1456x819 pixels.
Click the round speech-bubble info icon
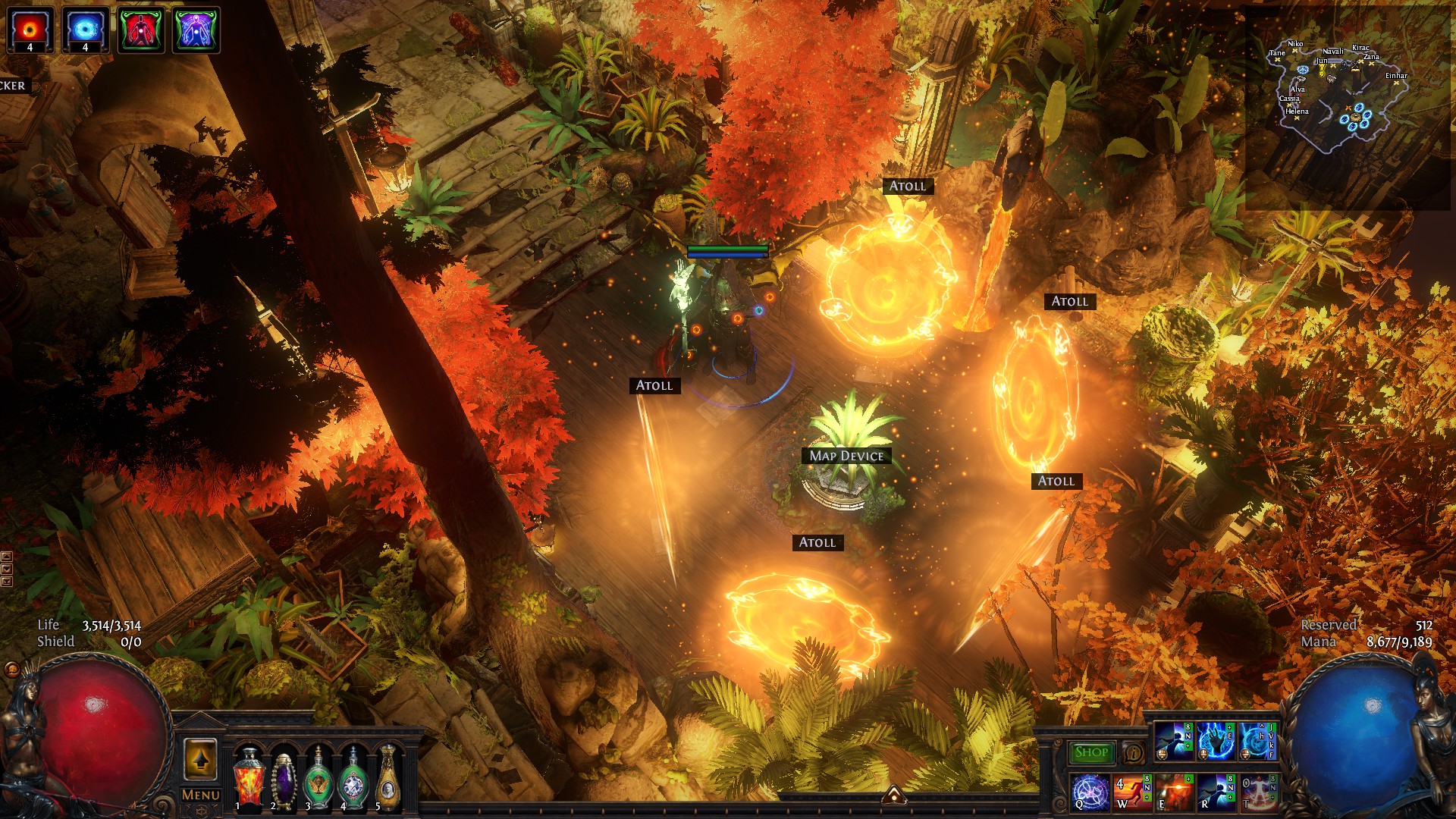1133,753
